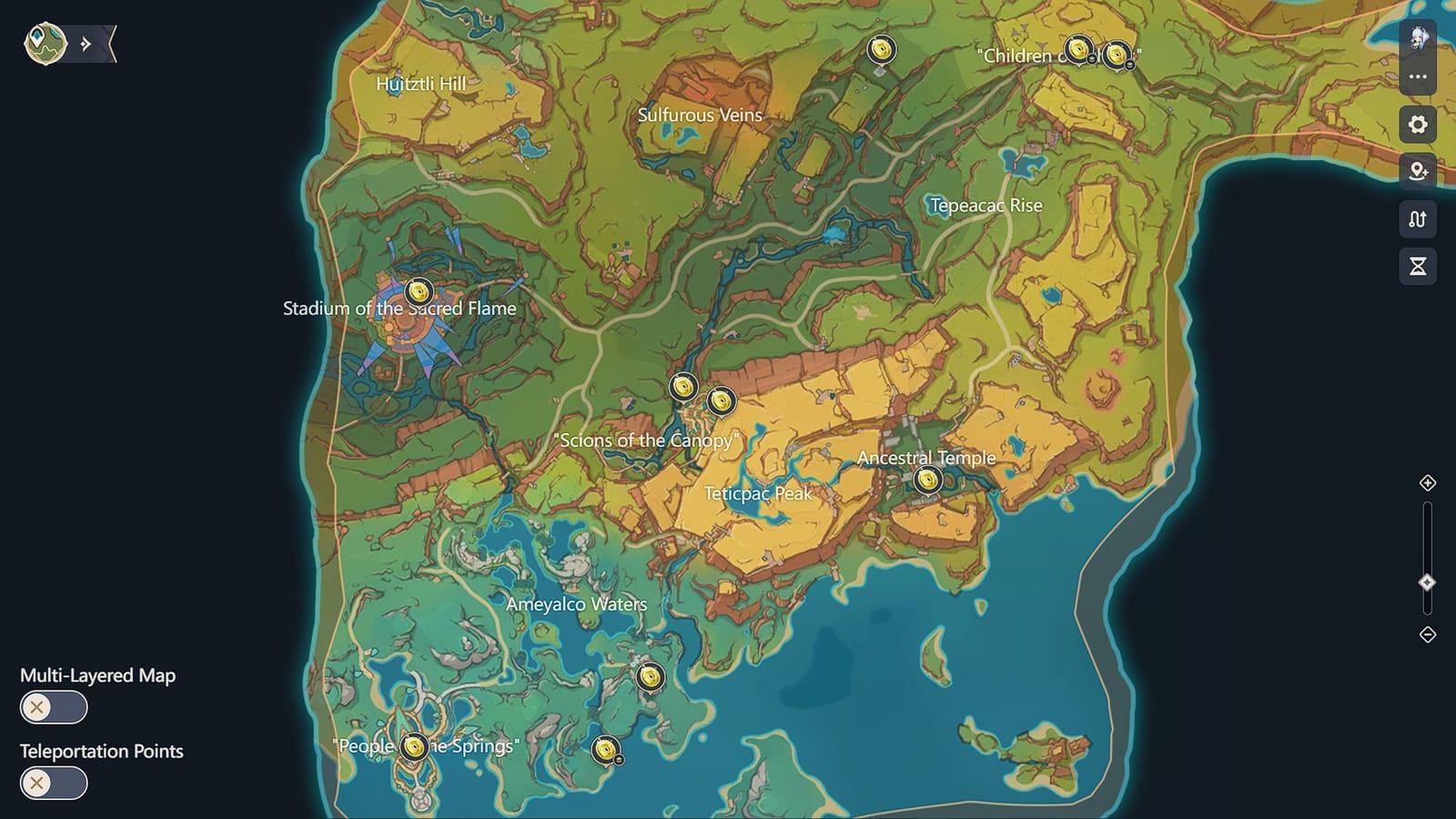Click the circular map region icon top left
This screenshot has height=819, width=1456.
tap(45, 41)
